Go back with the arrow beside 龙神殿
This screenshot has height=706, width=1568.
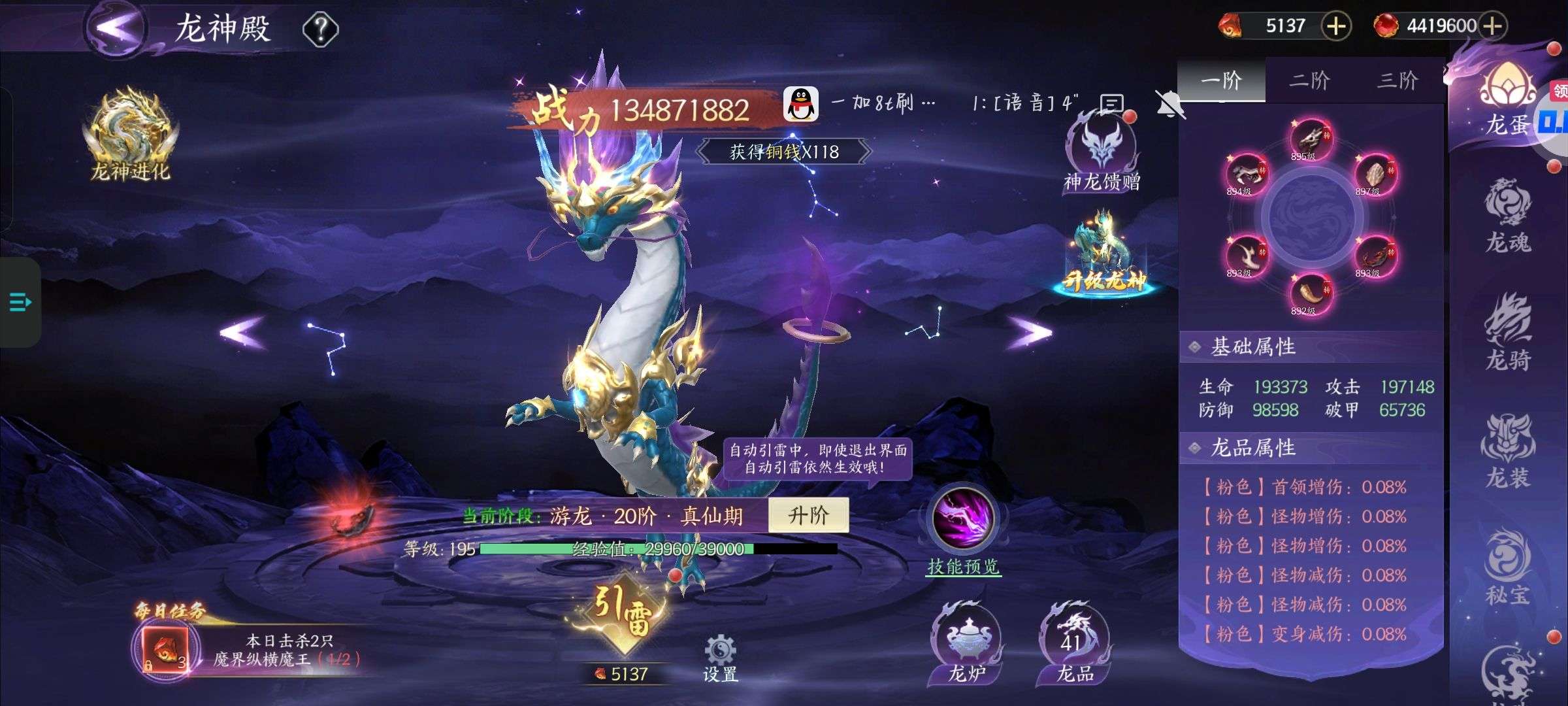point(118,27)
